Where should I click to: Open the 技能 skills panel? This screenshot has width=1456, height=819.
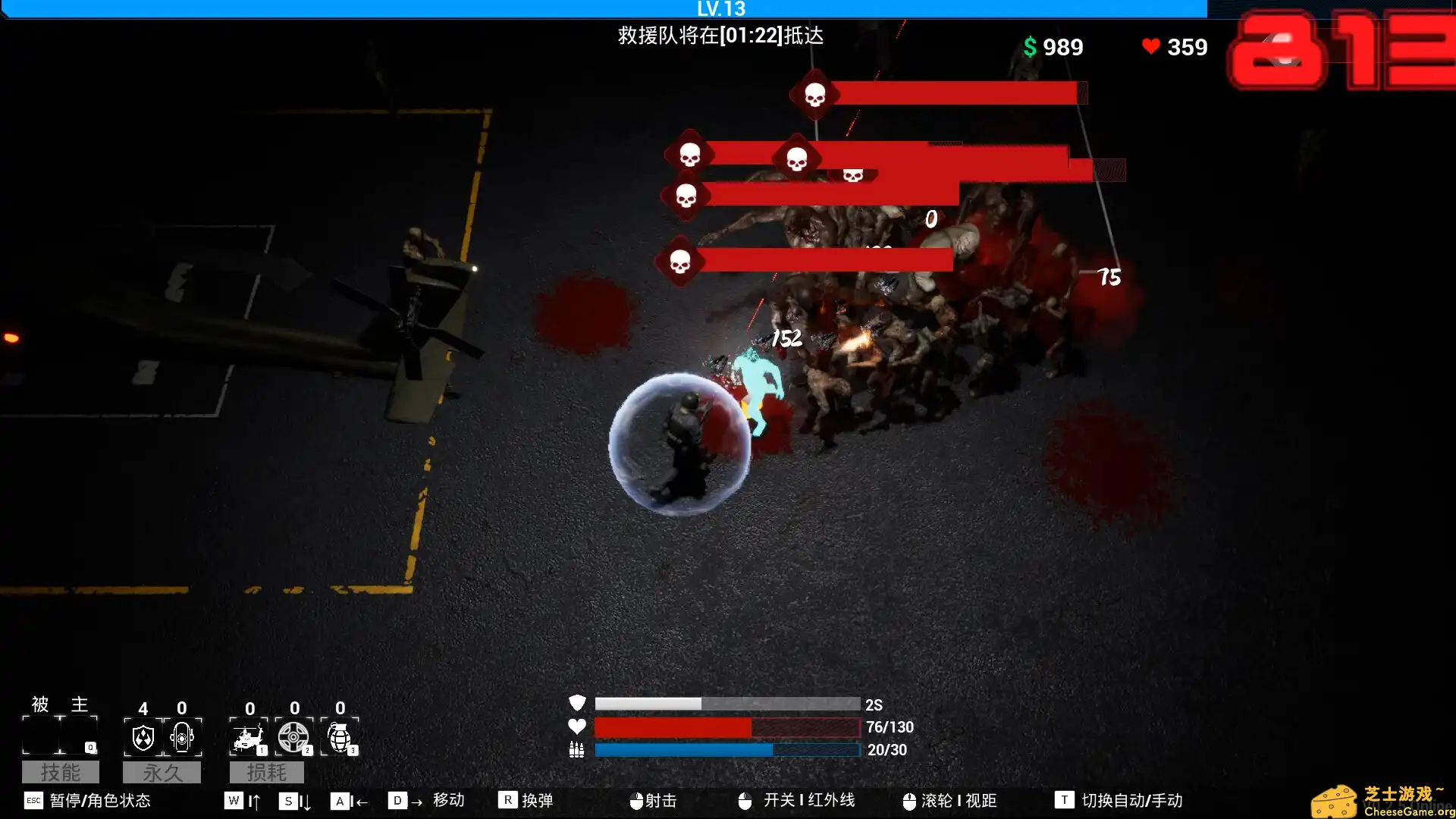[61, 772]
